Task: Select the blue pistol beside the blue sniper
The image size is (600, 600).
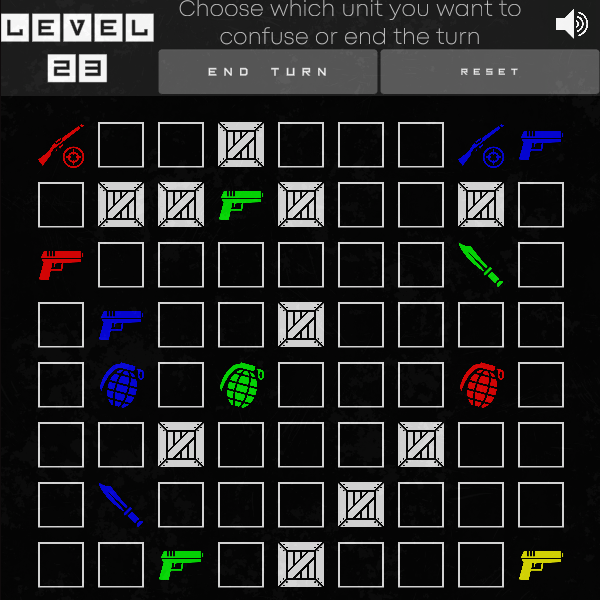Action: 541,145
